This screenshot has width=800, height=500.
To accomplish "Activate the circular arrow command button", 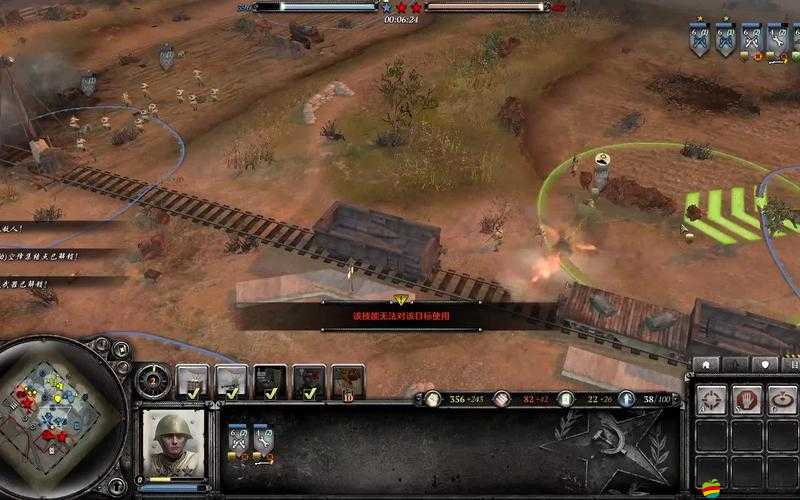I will [781, 400].
